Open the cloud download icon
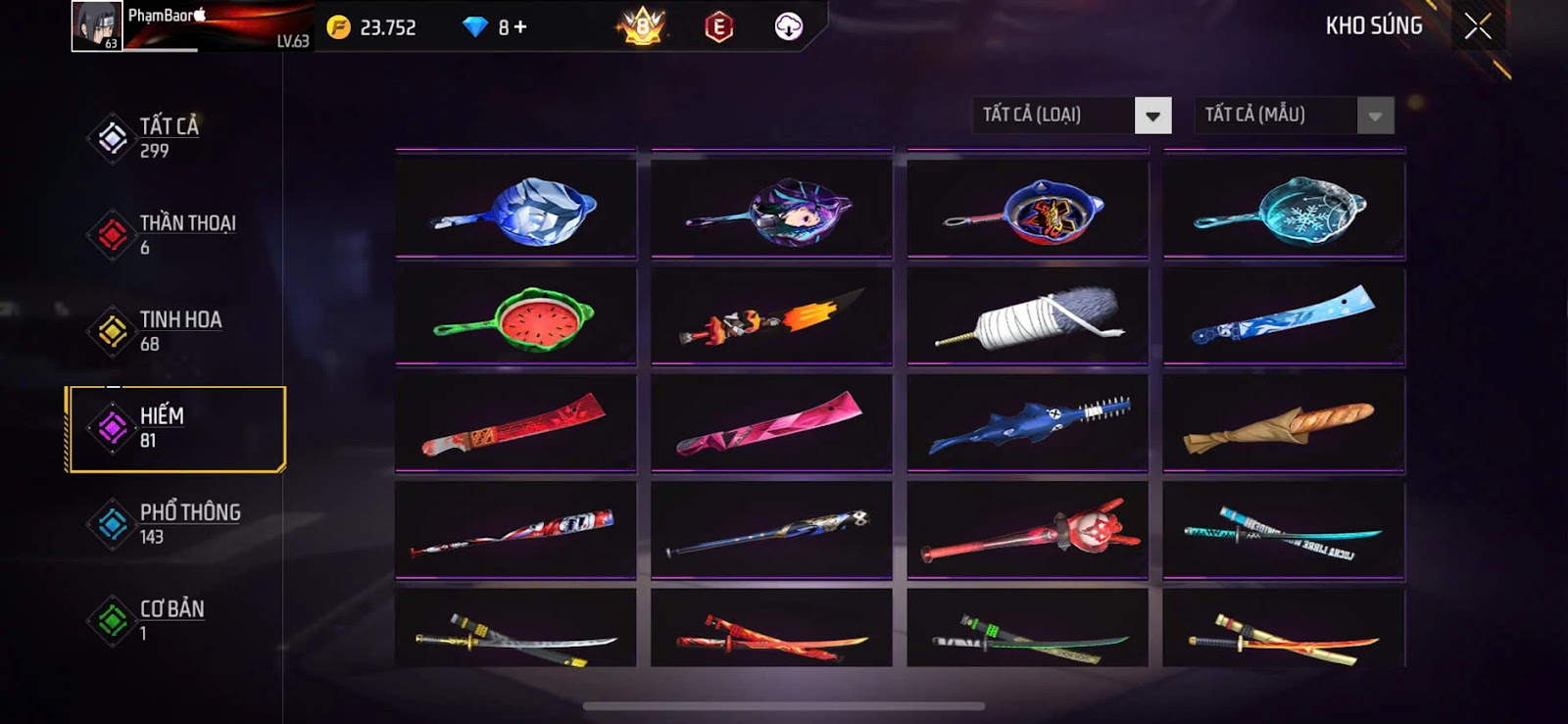1568x724 pixels. [788, 27]
